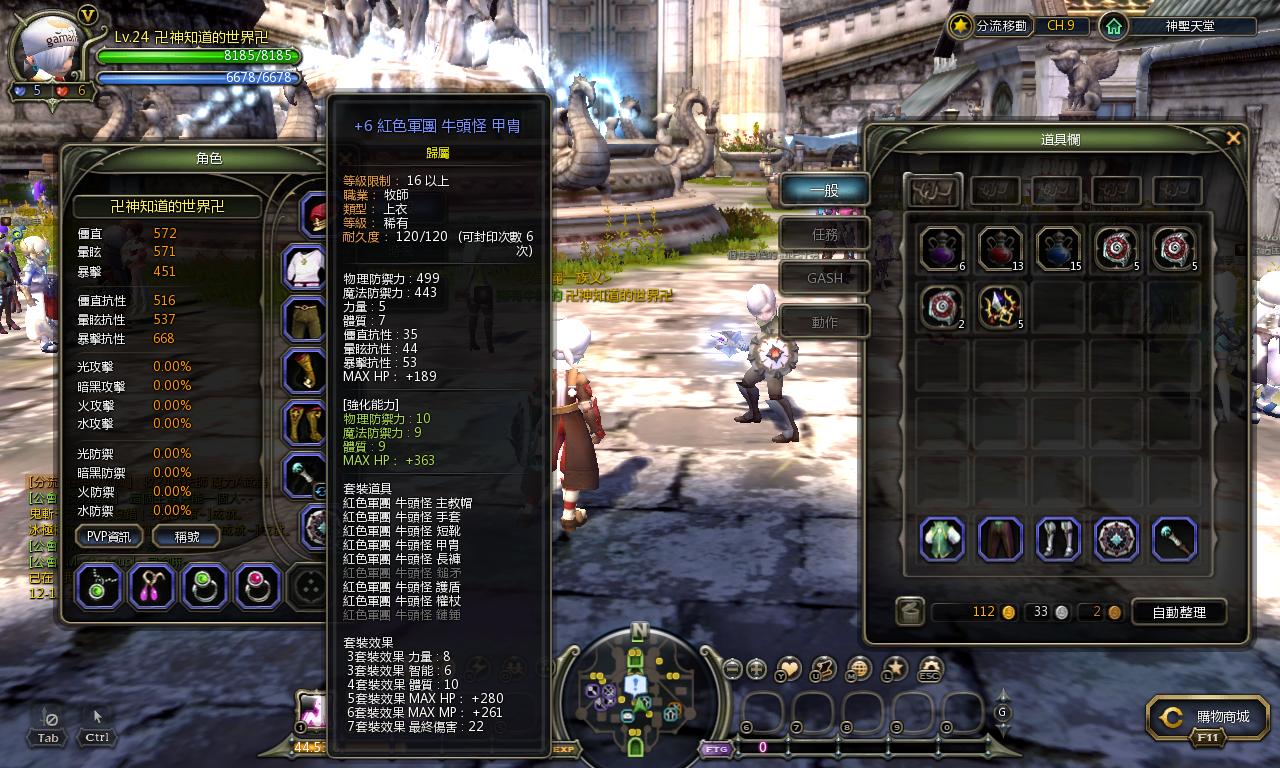Click the 稱號 title button
The image size is (1280, 768).
tap(187, 536)
